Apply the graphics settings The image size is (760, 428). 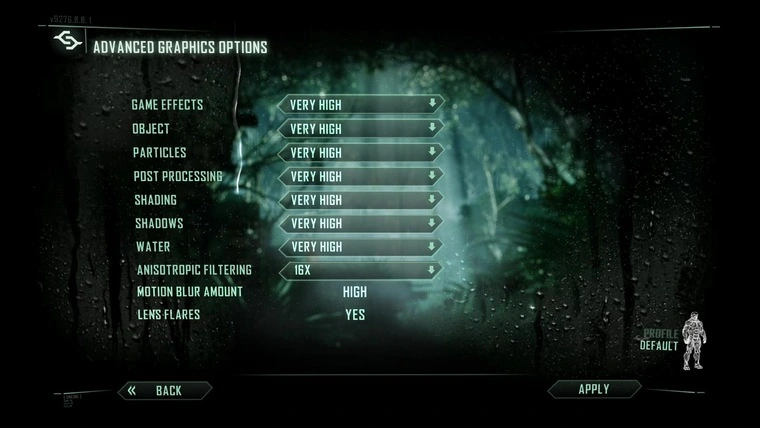coord(594,388)
